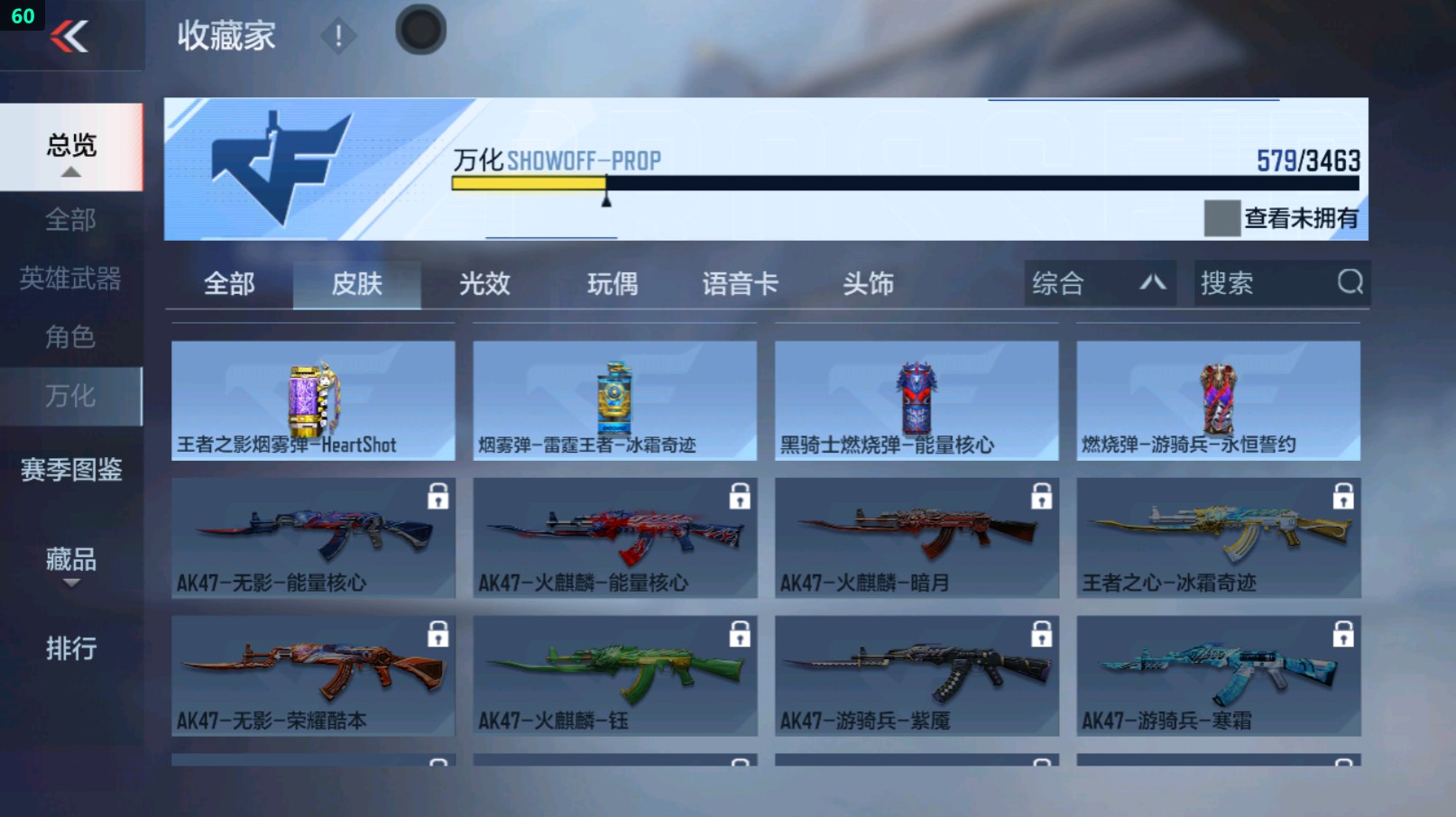Open the 排行 section
1456x817 pixels.
pyautogui.click(x=71, y=648)
